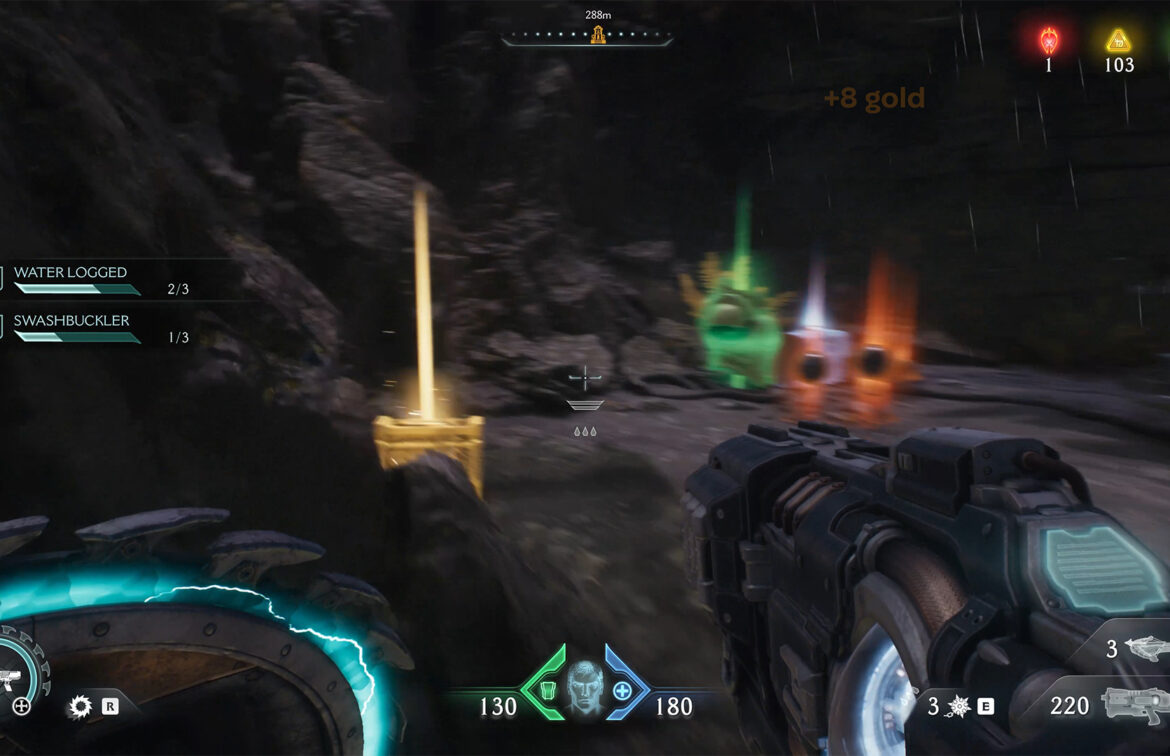Activate the spiked mine grenade ability
This screenshot has height=756, width=1170.
(956, 707)
